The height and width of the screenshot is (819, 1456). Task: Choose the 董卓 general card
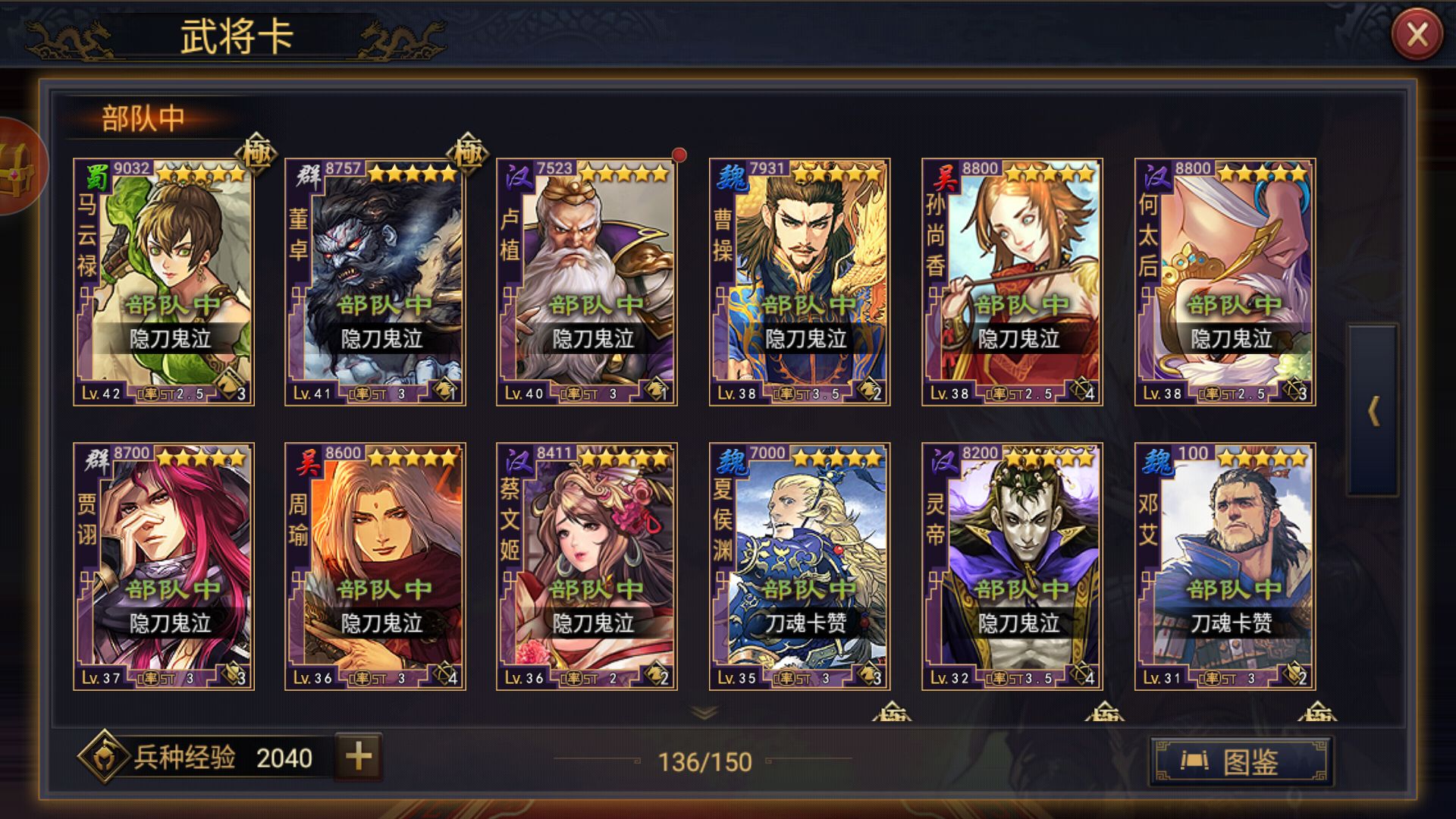[375, 282]
